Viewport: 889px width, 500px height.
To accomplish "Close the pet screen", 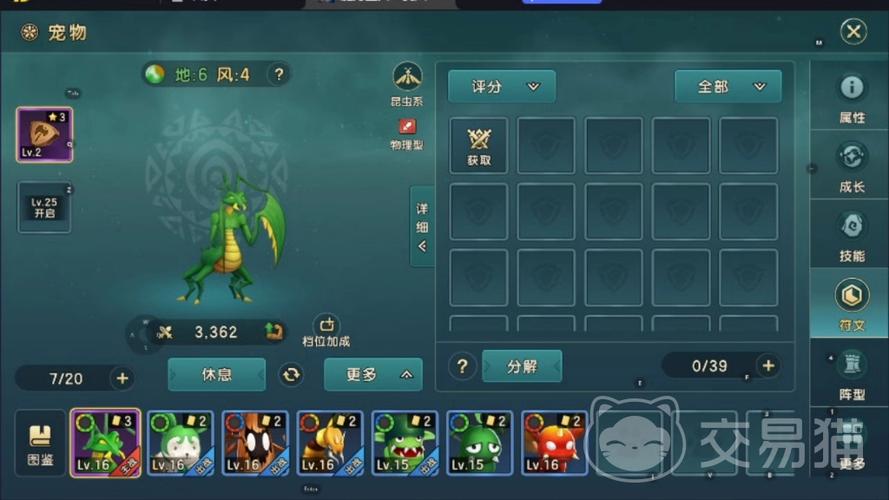I will (x=852, y=32).
